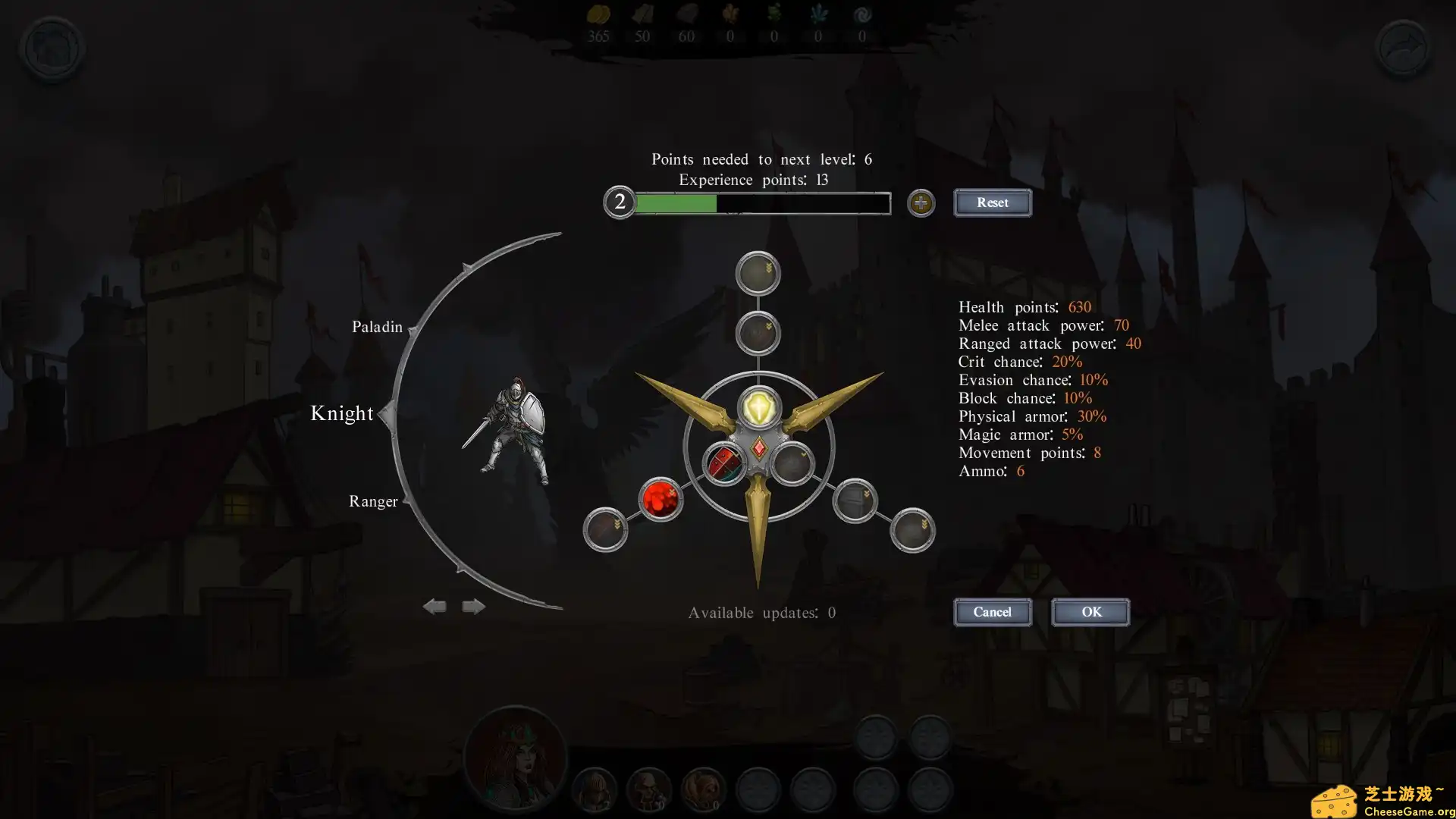The image size is (1456, 819).
Task: Click the topmost skill node in the tree
Action: (758, 272)
